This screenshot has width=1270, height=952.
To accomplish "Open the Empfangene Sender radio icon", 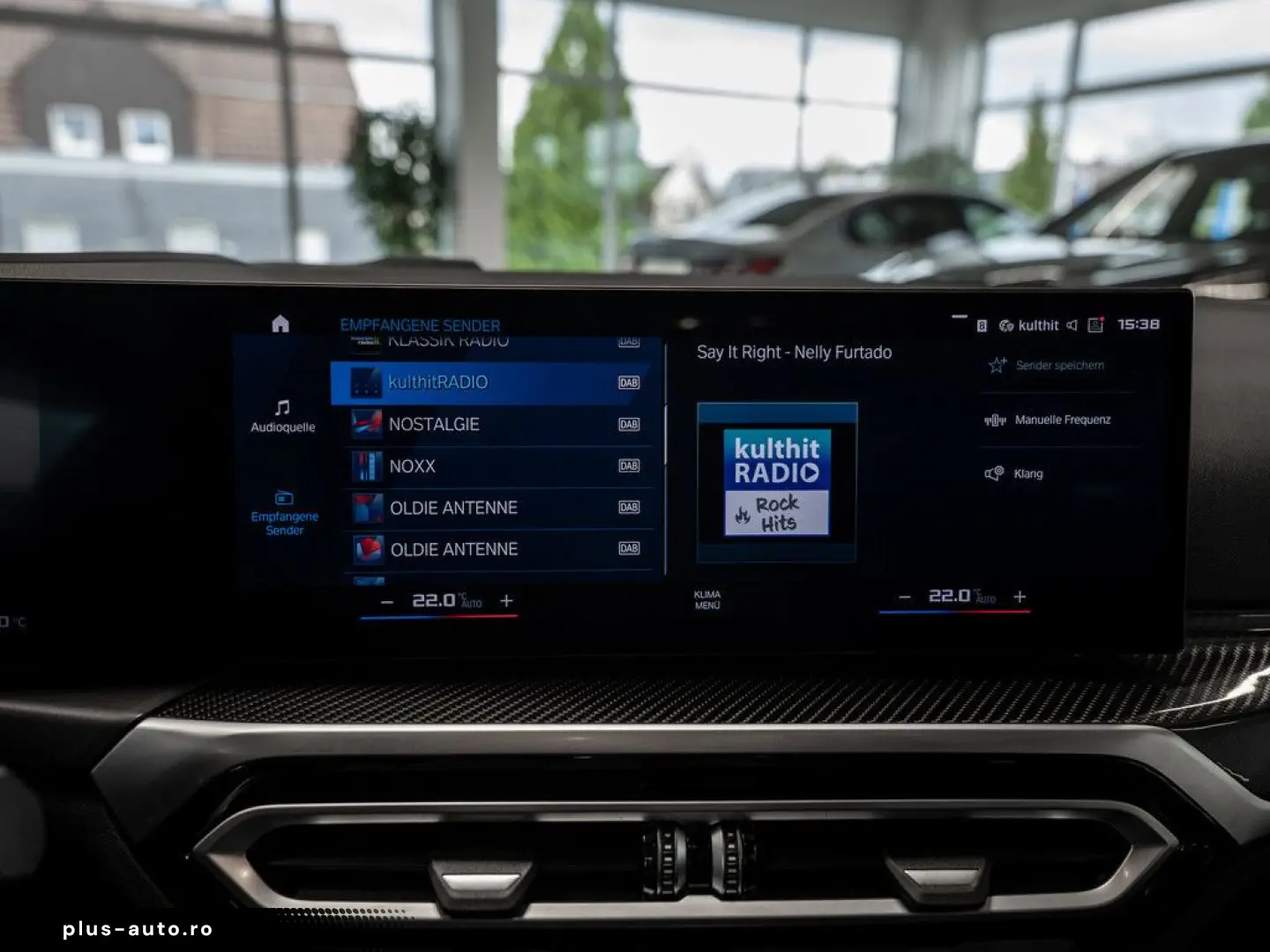I will pyautogui.click(x=282, y=496).
